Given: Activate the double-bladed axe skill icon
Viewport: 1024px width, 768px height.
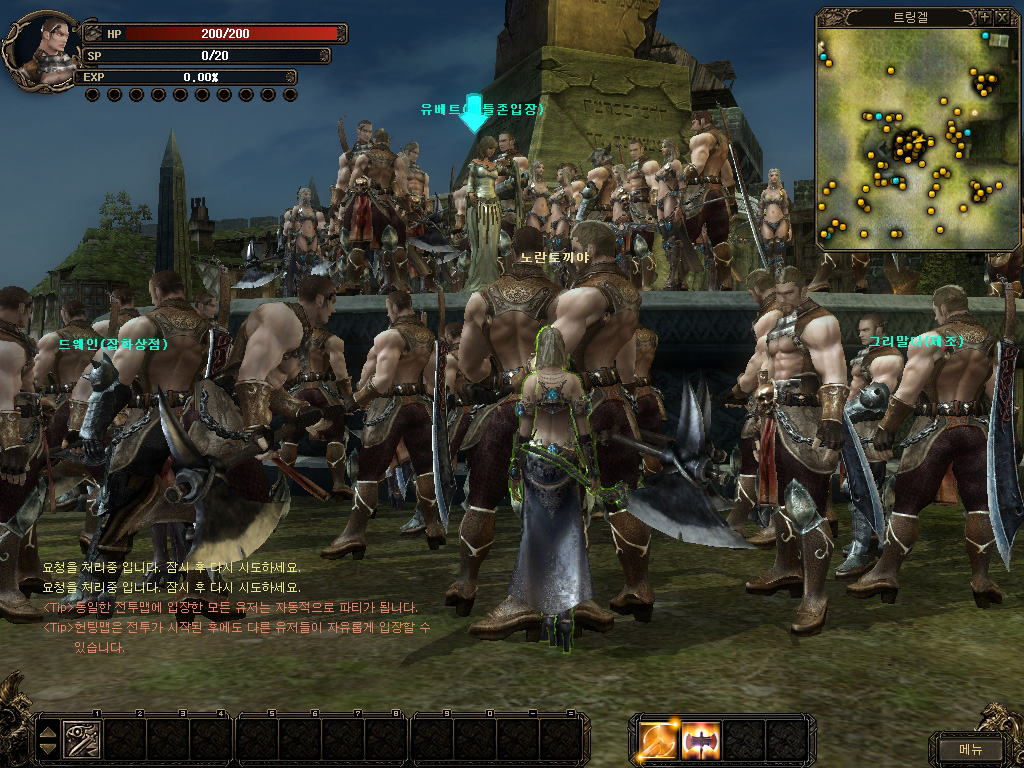Looking at the screenshot, I should [701, 740].
